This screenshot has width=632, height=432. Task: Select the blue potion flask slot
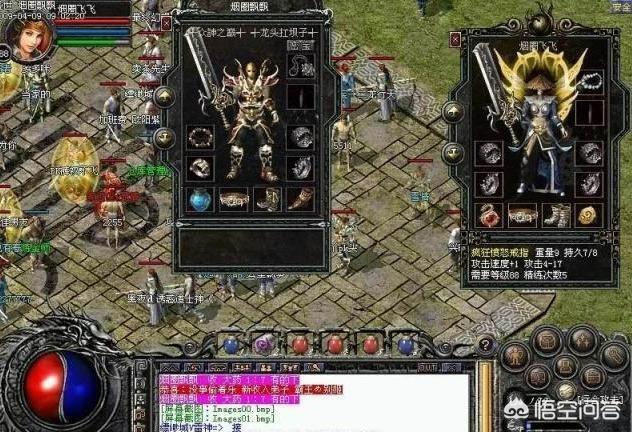click(199, 198)
